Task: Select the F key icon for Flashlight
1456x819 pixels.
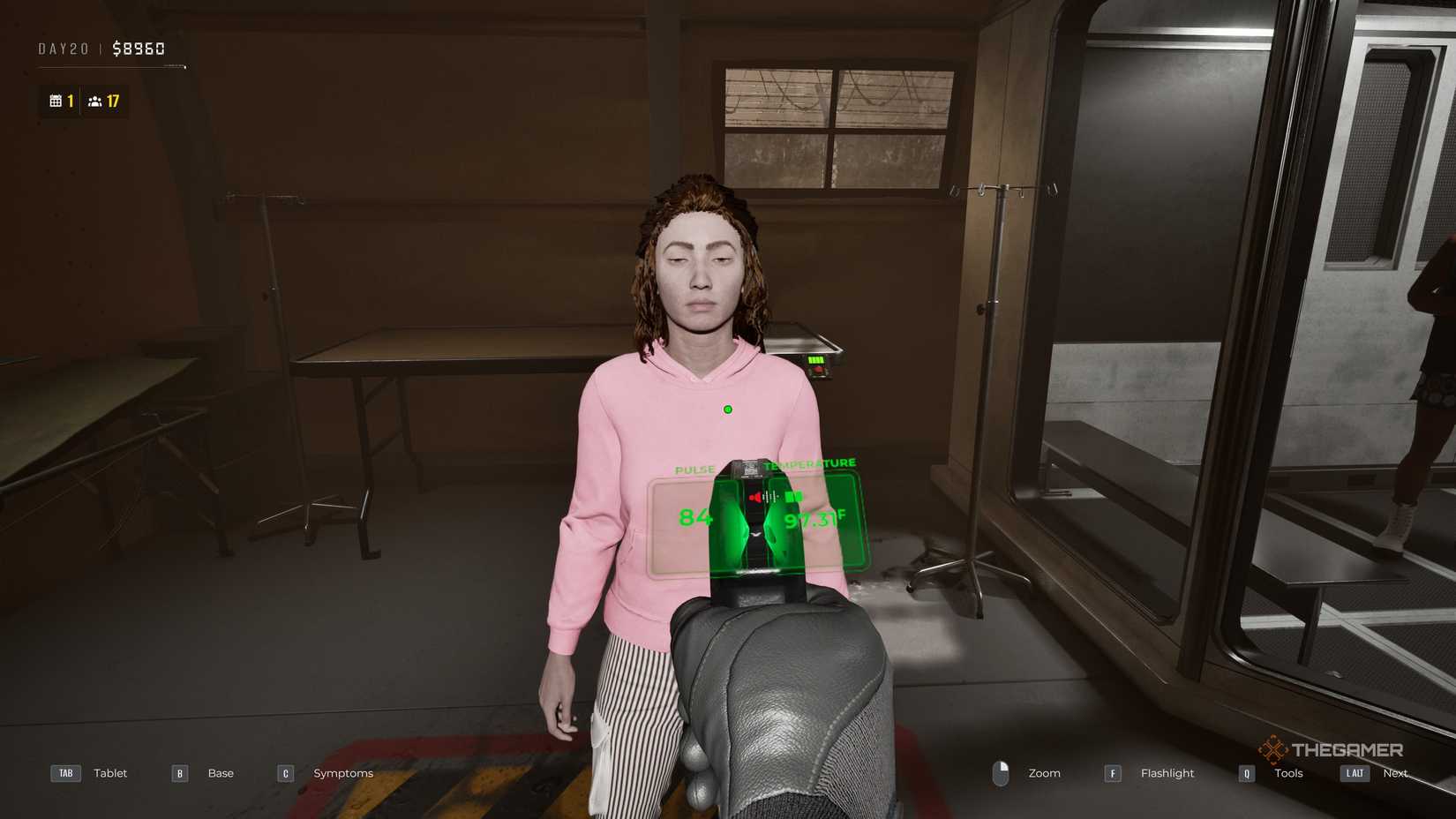Action: pos(1112,772)
